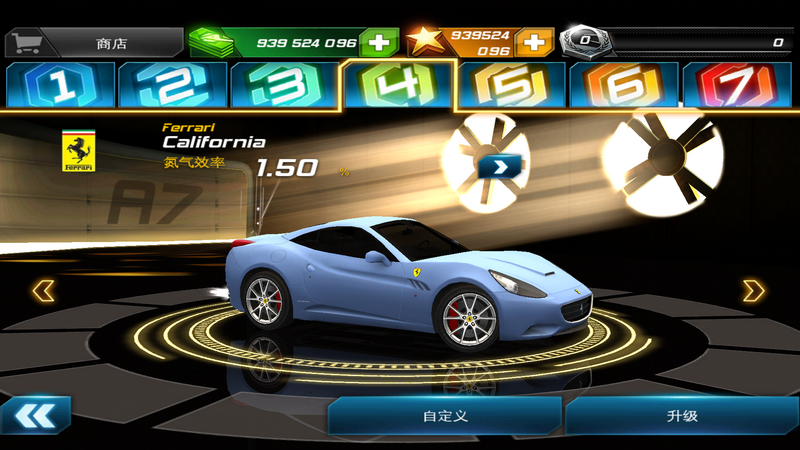Open 自定义 customize menu

point(445,416)
